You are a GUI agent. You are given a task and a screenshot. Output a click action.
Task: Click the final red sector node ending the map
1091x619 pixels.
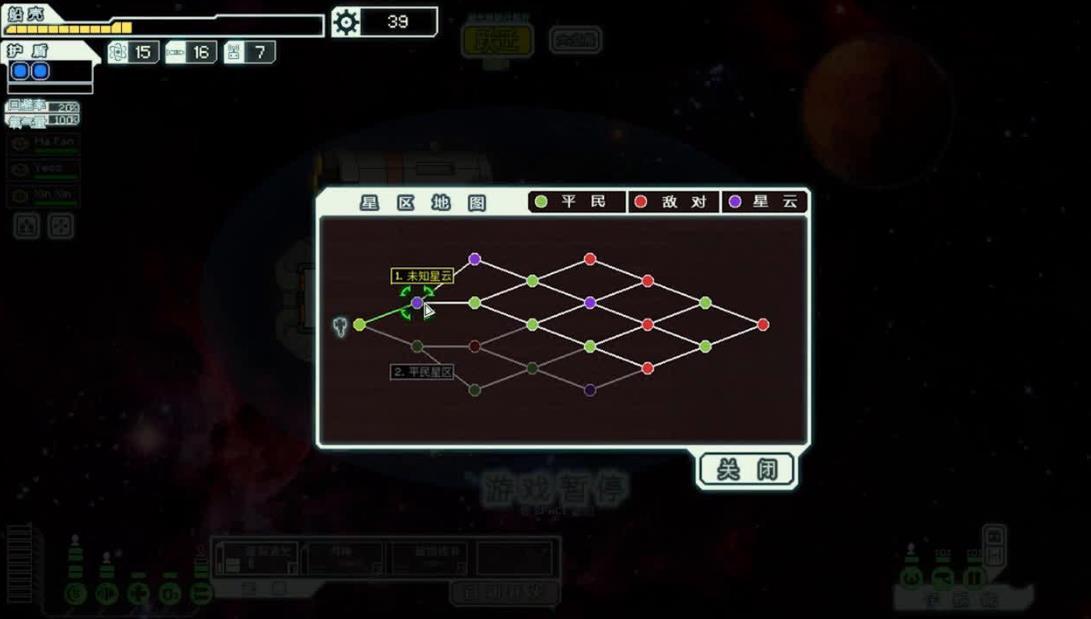[763, 325]
